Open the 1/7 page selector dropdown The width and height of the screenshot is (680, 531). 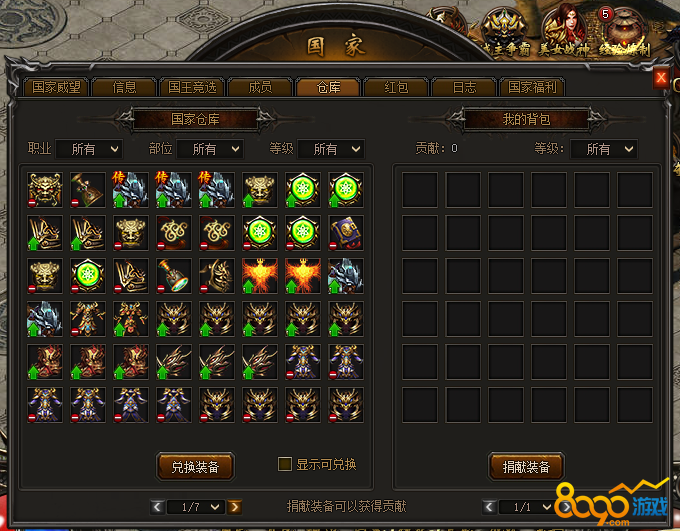click(196, 507)
